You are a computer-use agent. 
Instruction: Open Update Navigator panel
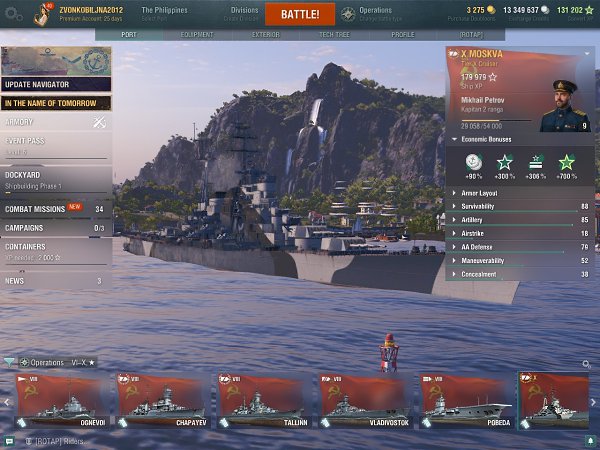point(55,84)
